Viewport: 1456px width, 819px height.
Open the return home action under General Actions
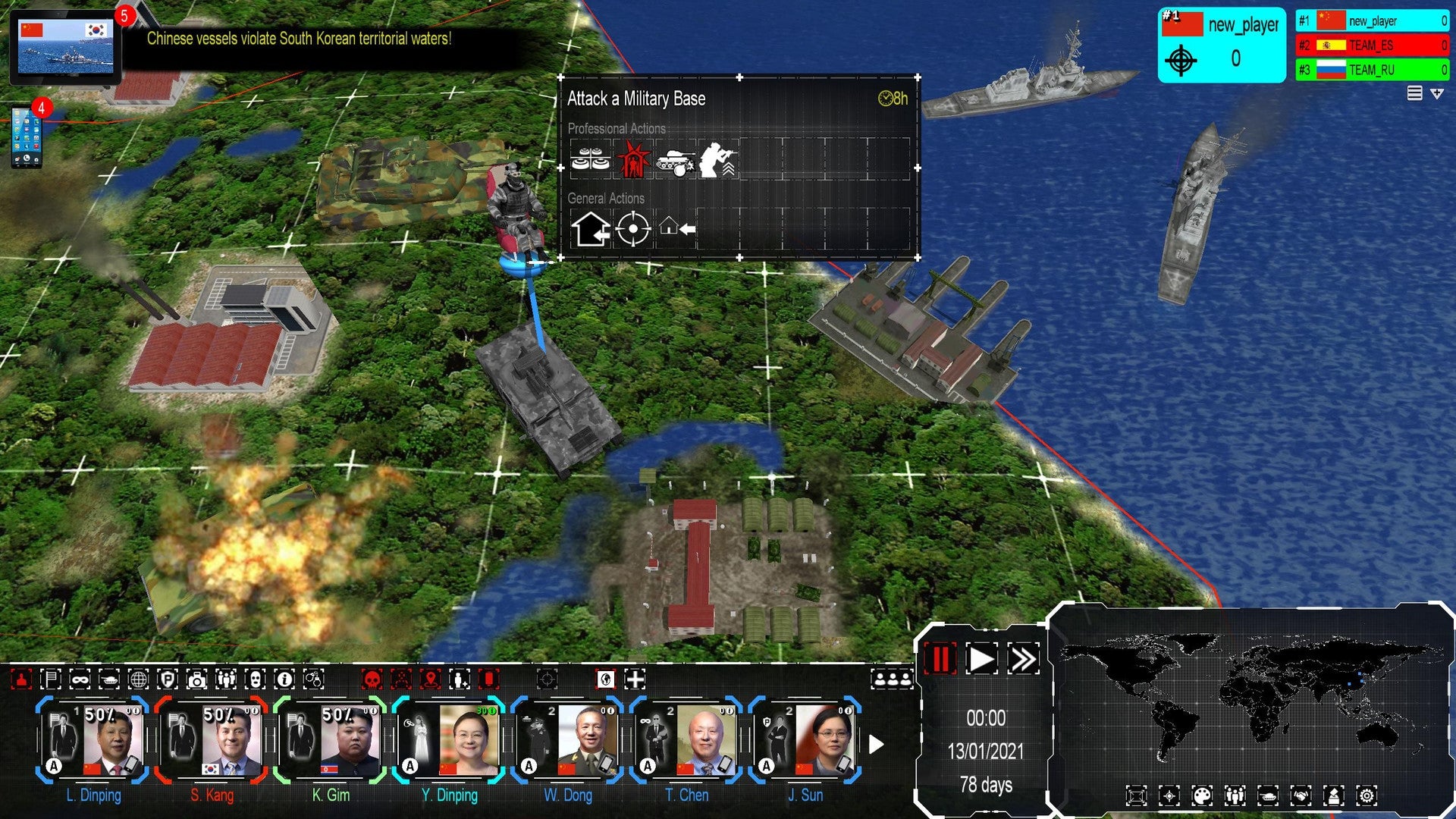tap(676, 228)
